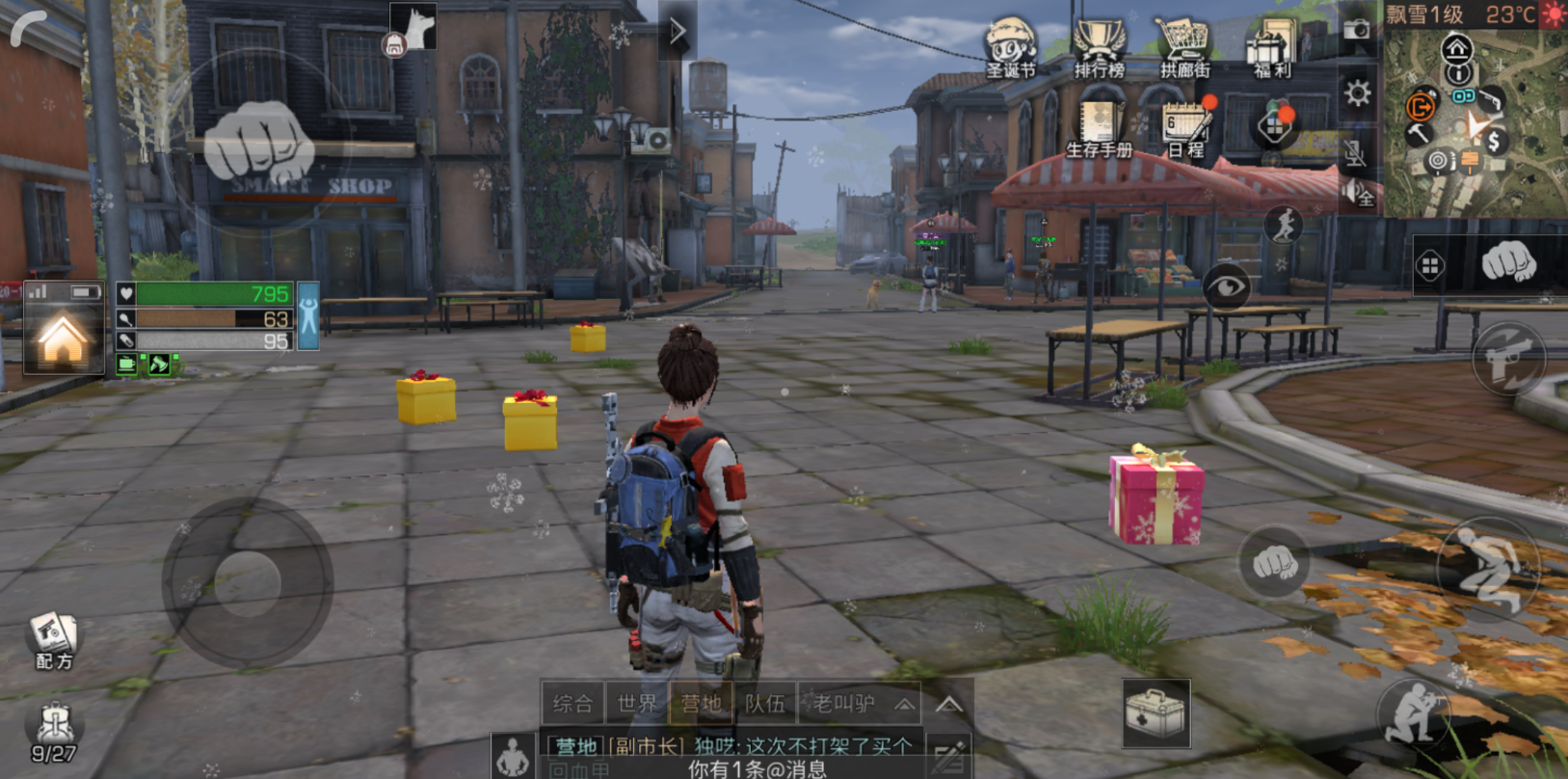Image resolution: width=1568 pixels, height=779 pixels.
Task: Open the 福利 rewards menu
Action: click(x=1271, y=47)
